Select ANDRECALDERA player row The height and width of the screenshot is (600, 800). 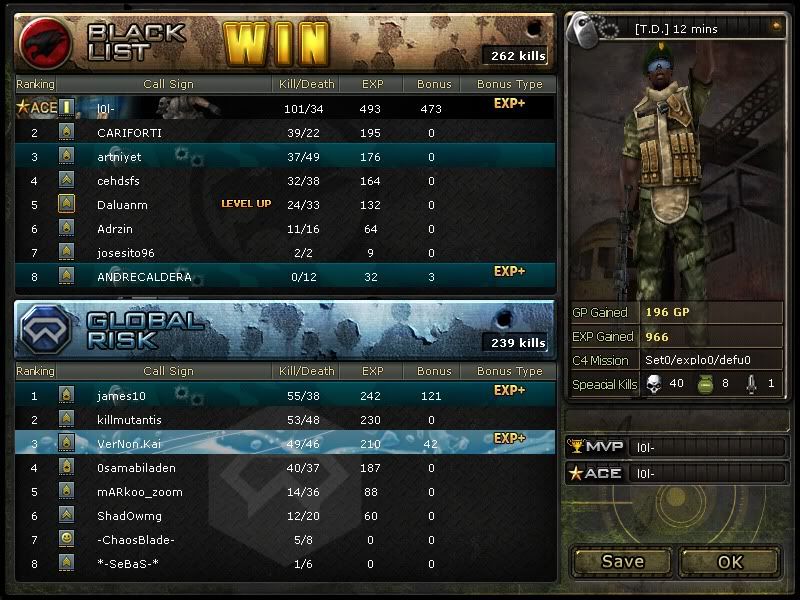coord(285,277)
